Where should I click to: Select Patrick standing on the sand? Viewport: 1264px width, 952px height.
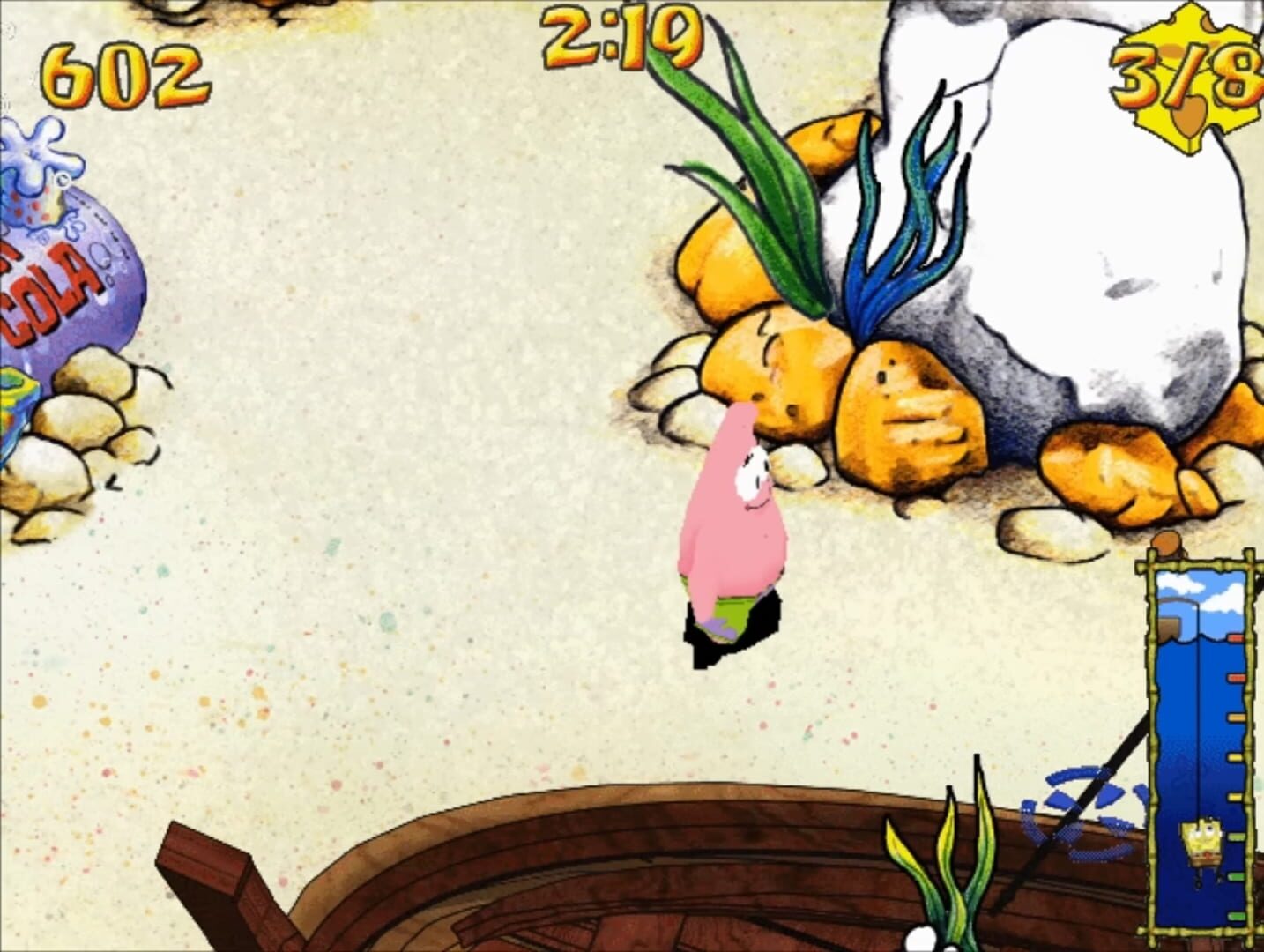736,520
